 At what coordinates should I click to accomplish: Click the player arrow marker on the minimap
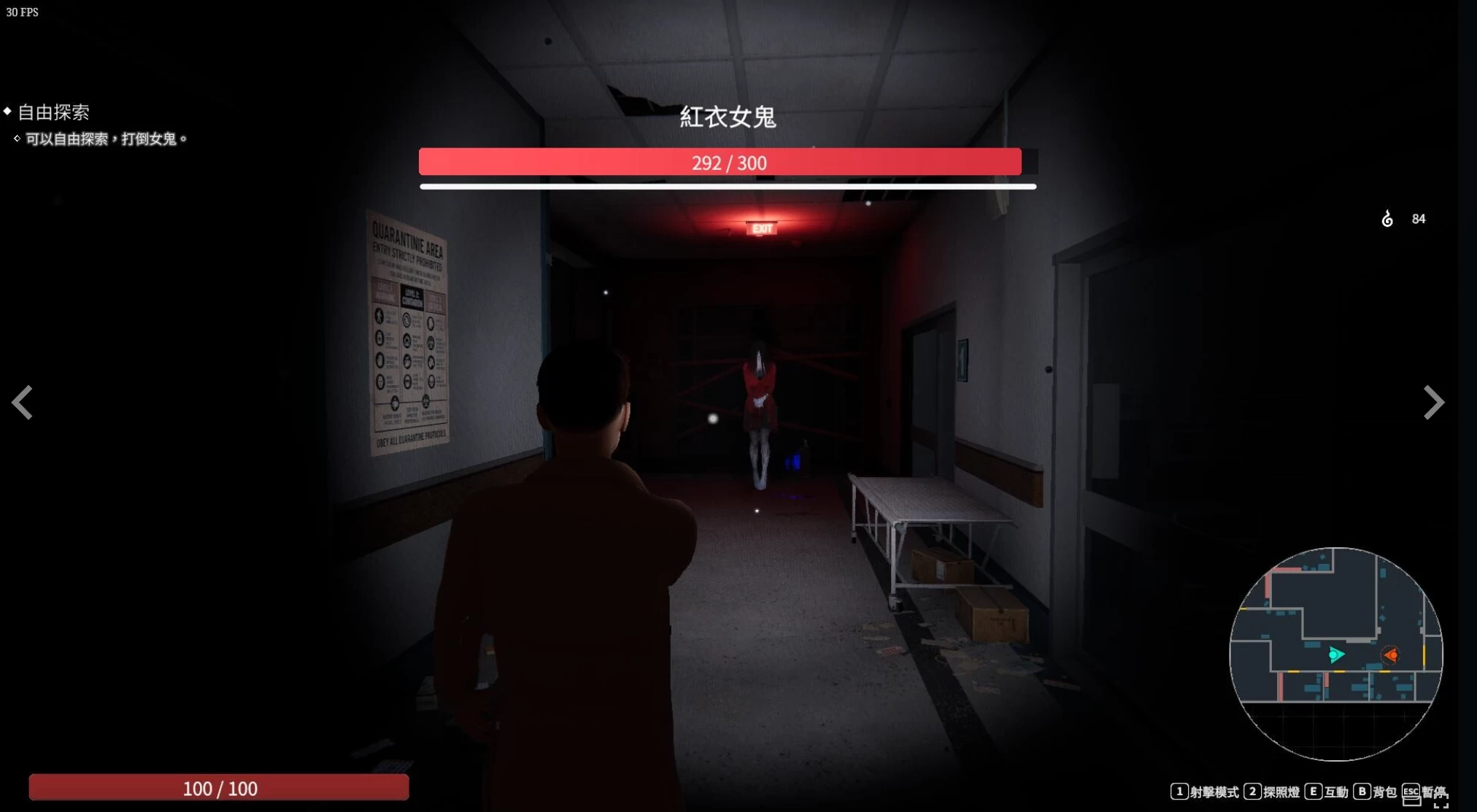1338,654
